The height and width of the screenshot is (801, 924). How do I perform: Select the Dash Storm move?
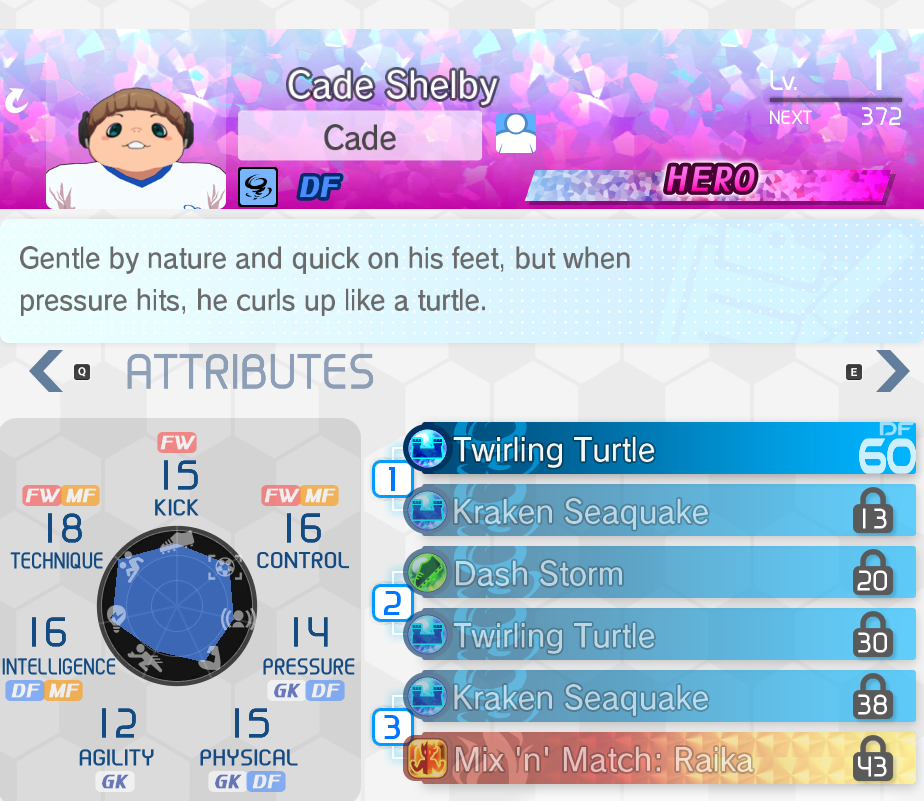point(660,573)
